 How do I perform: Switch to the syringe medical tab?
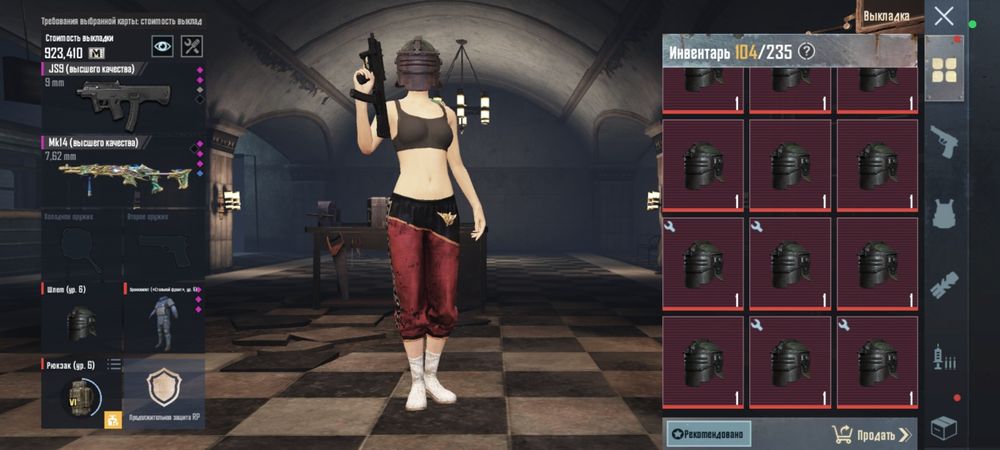[x=943, y=357]
